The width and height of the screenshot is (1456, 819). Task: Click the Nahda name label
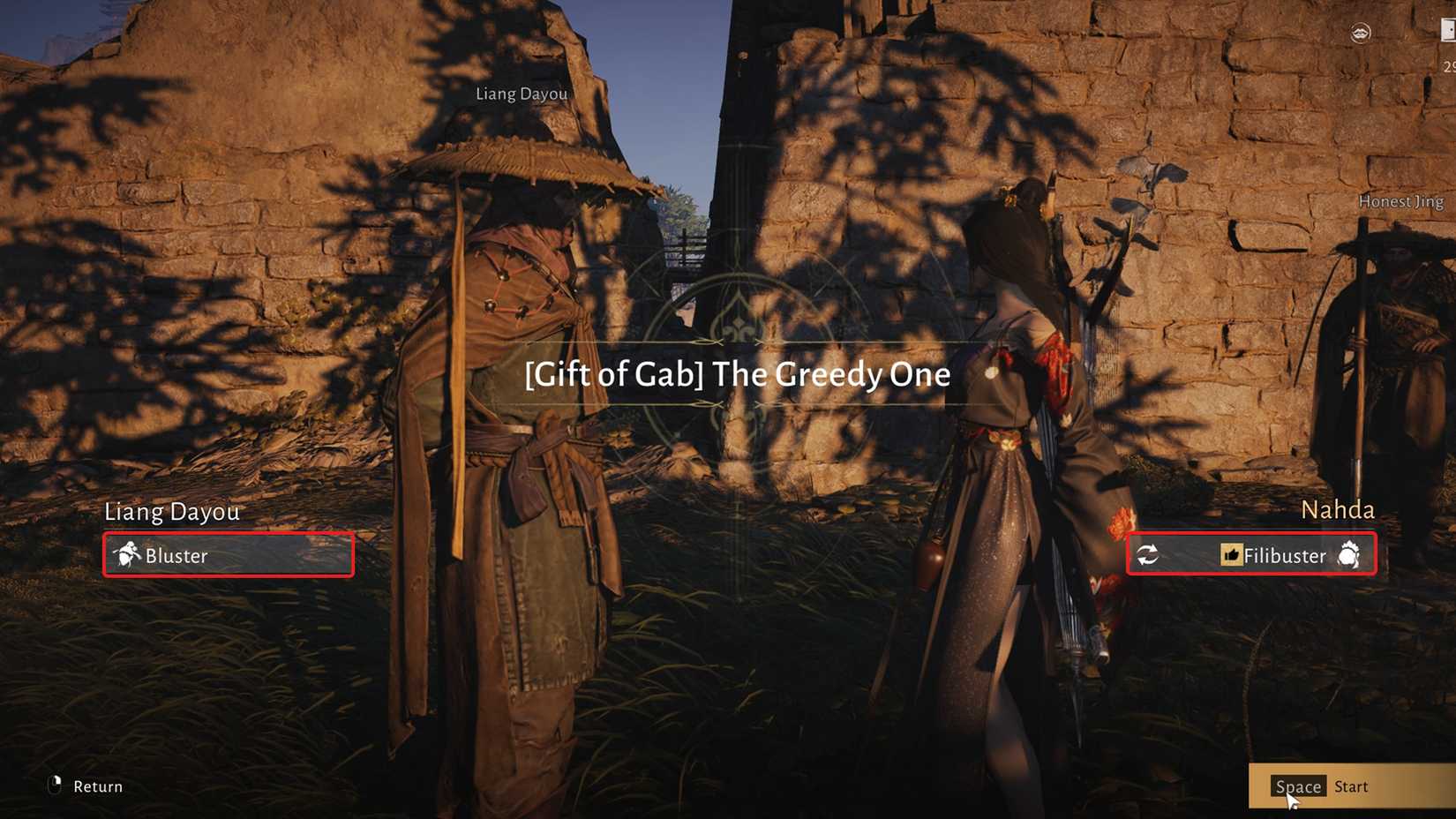tap(1339, 510)
